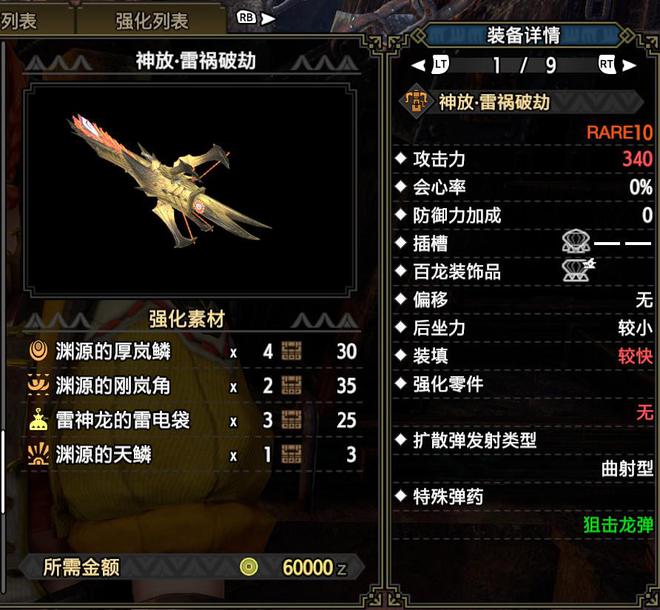This screenshot has height=610, width=660.
Task: Pick the 渊源的天鳞 material row
Action: click(x=192, y=454)
